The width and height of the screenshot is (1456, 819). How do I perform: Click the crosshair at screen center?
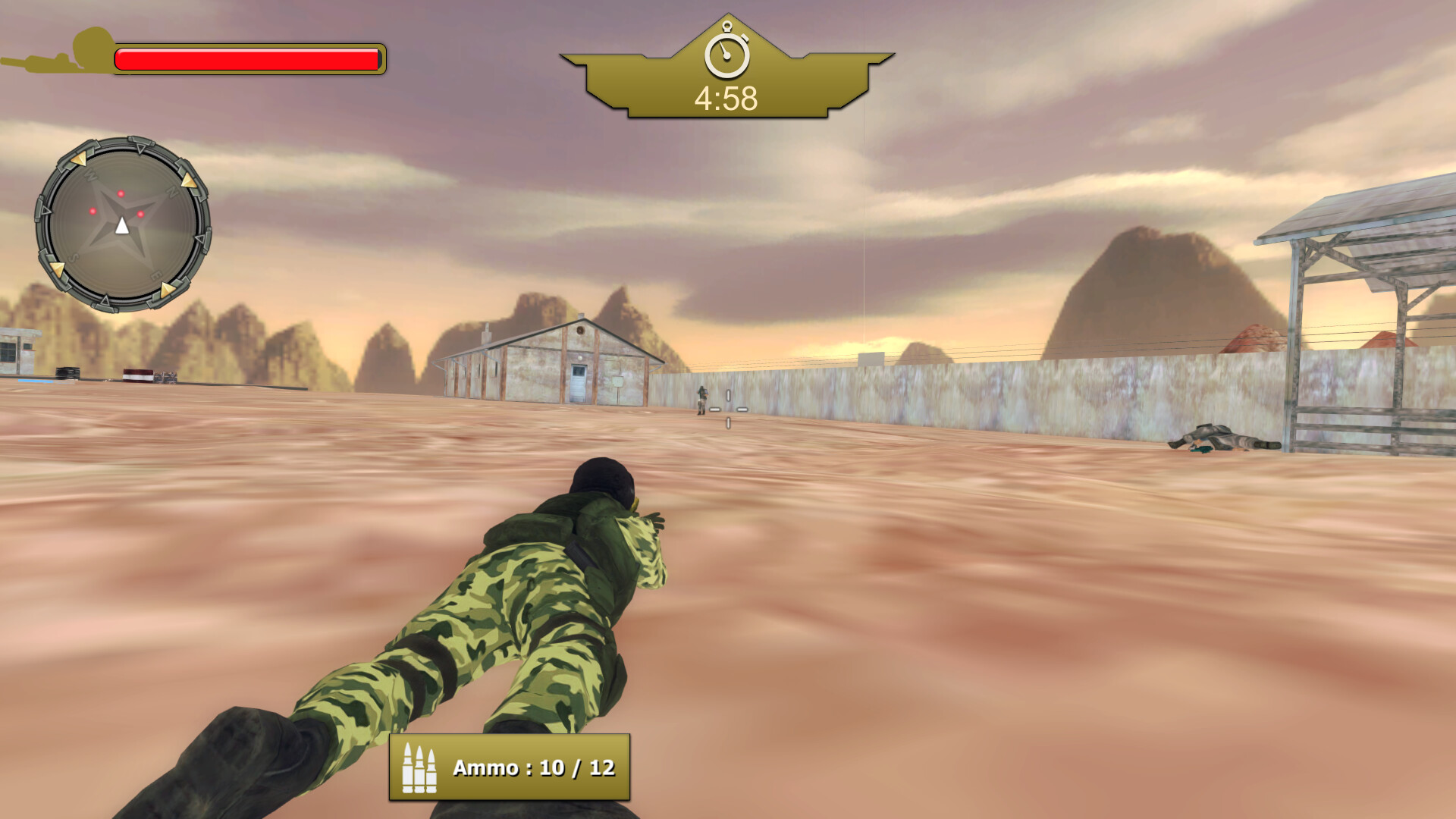(728, 409)
